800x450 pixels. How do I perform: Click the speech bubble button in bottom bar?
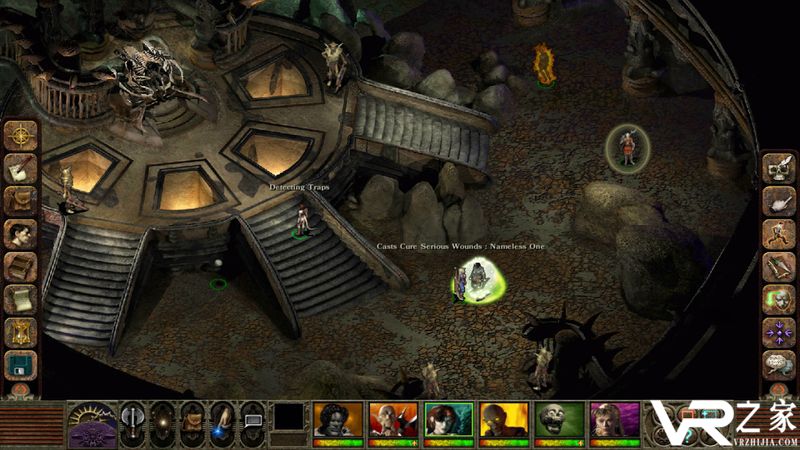click(252, 422)
